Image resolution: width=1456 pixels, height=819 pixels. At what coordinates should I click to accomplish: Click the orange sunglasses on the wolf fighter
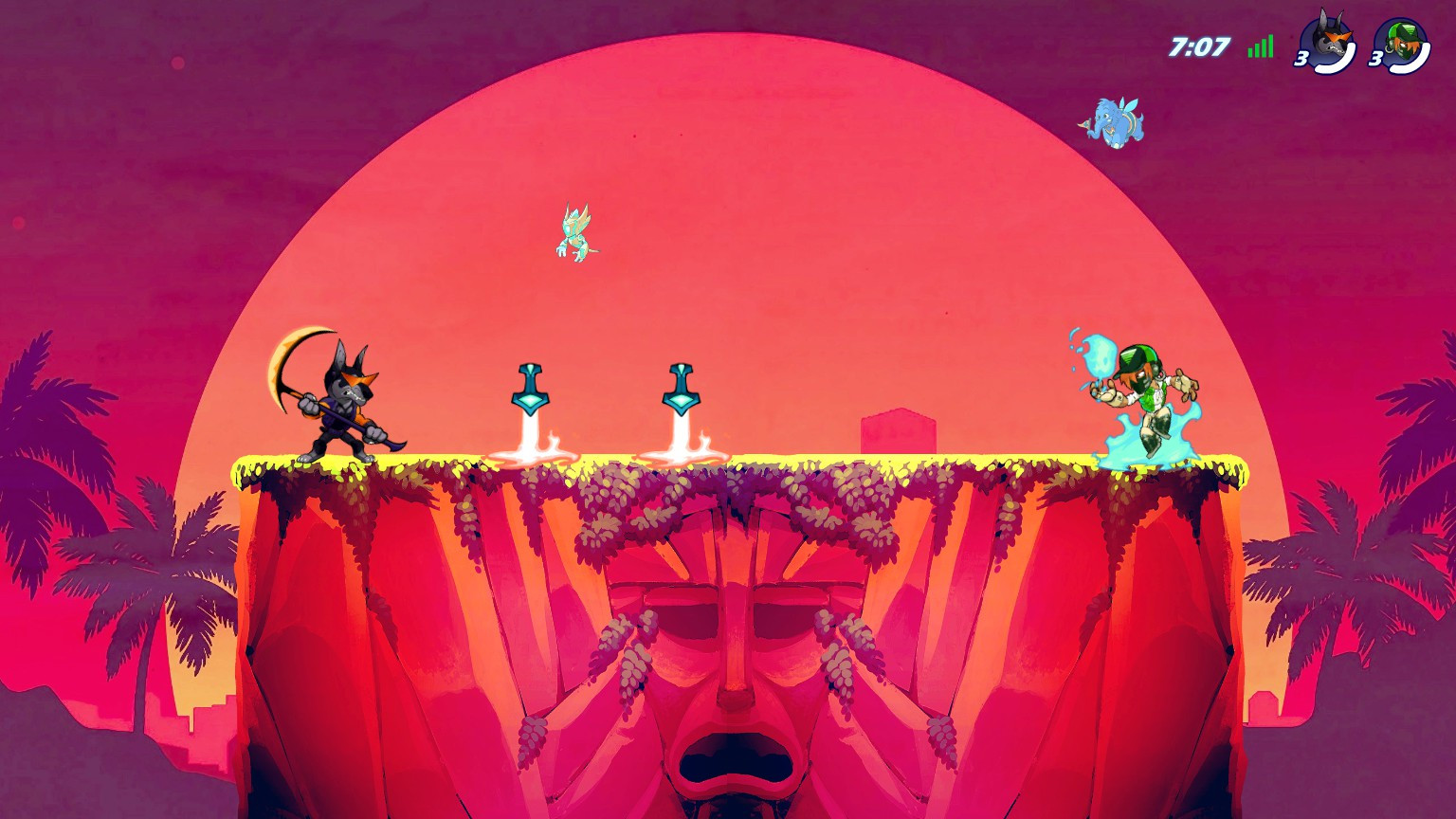(356, 378)
